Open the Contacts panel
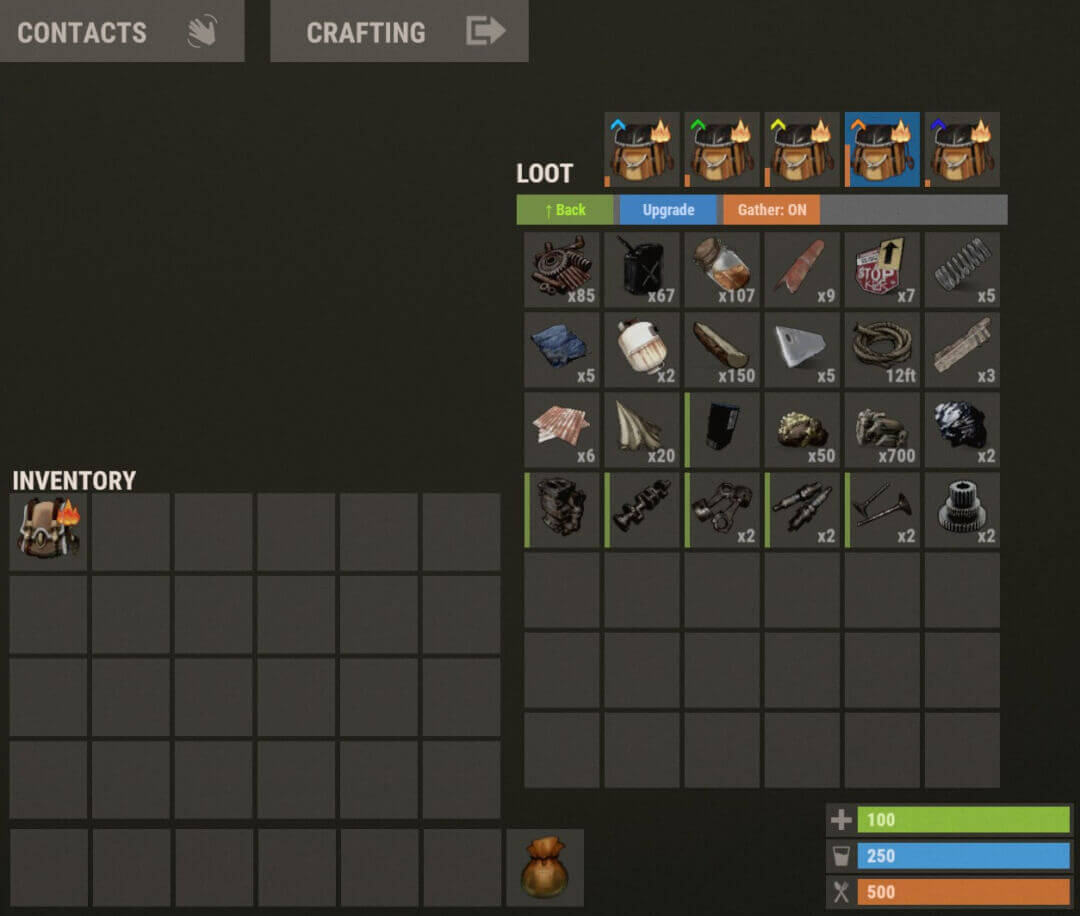This screenshot has height=916, width=1080. [x=121, y=31]
